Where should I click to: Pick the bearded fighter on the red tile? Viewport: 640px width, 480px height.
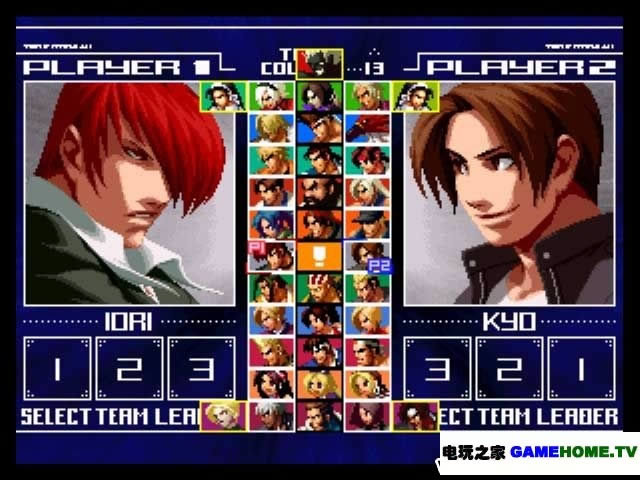(x=320, y=192)
